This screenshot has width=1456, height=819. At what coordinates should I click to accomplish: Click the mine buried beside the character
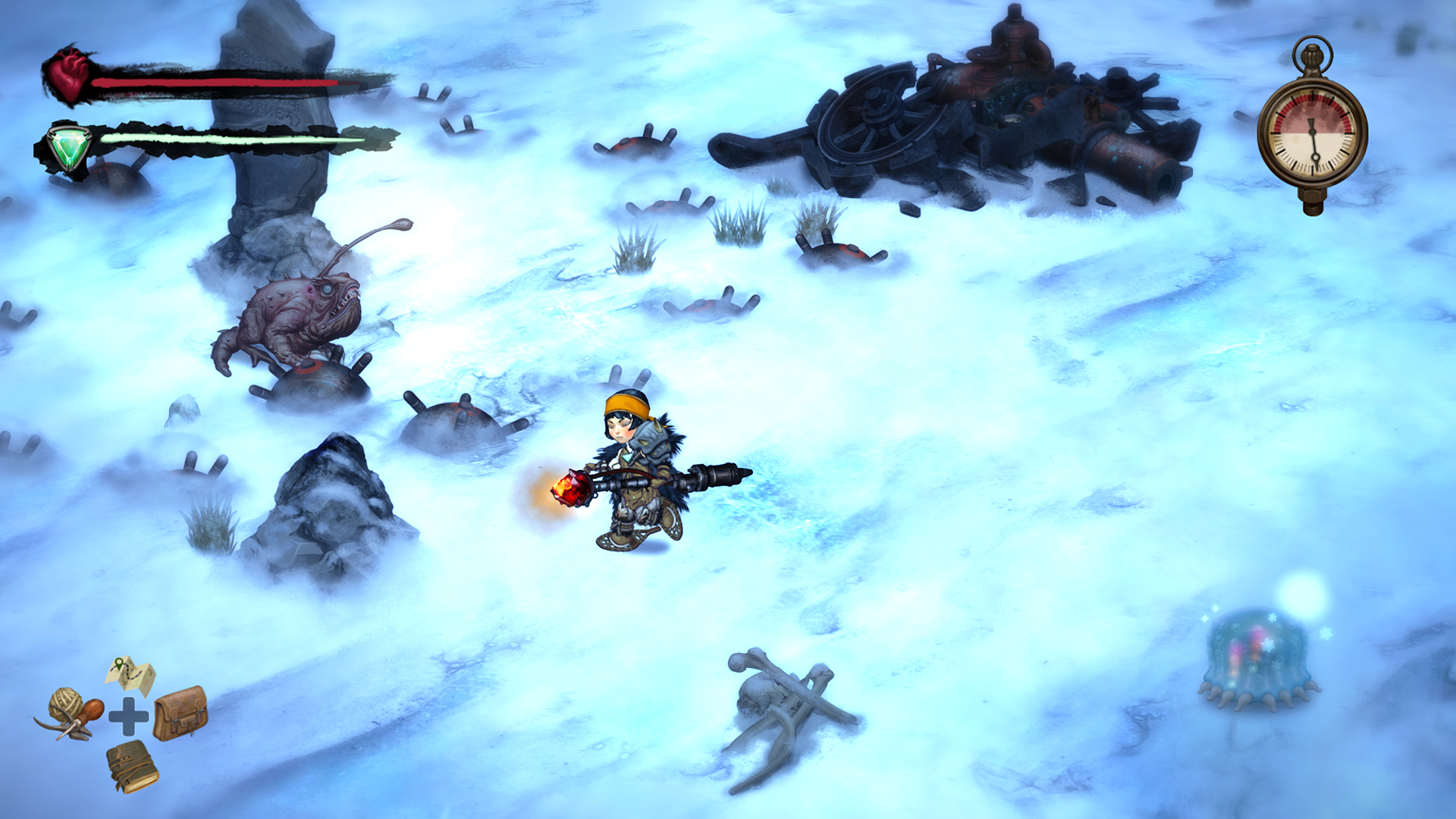[451, 425]
